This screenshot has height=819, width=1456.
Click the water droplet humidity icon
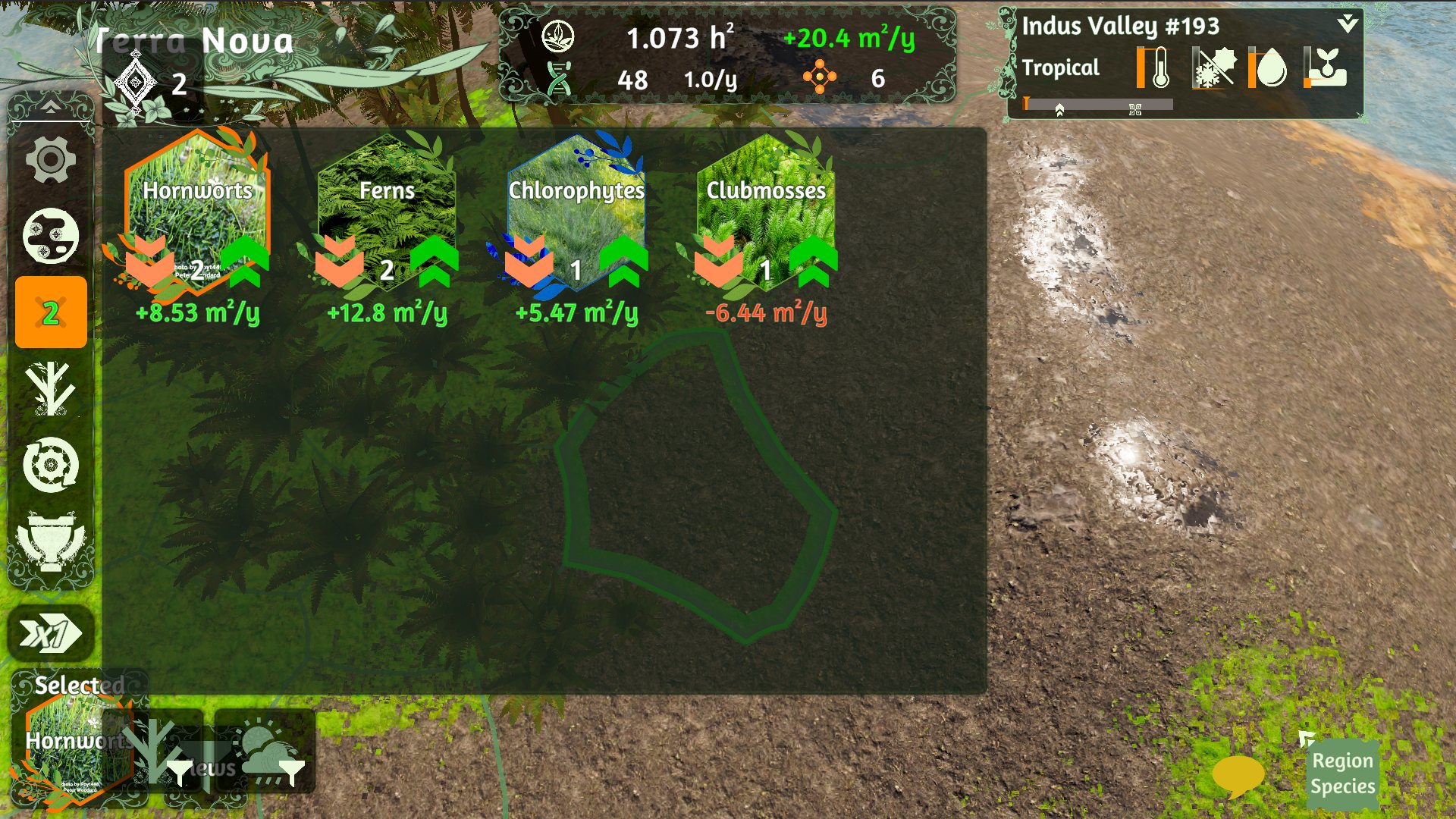[x=1270, y=68]
